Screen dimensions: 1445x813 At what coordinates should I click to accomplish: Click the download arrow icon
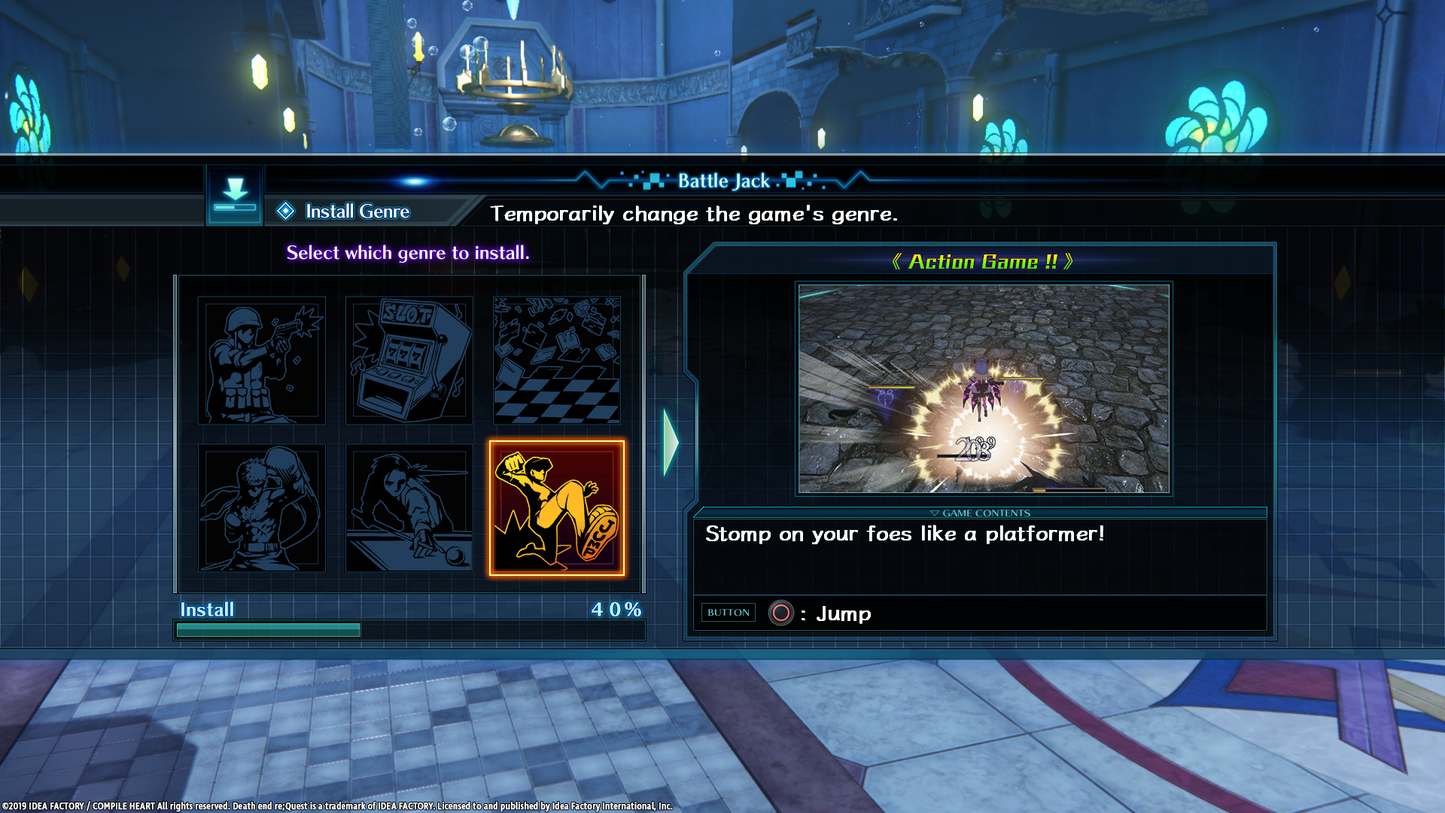click(x=235, y=194)
